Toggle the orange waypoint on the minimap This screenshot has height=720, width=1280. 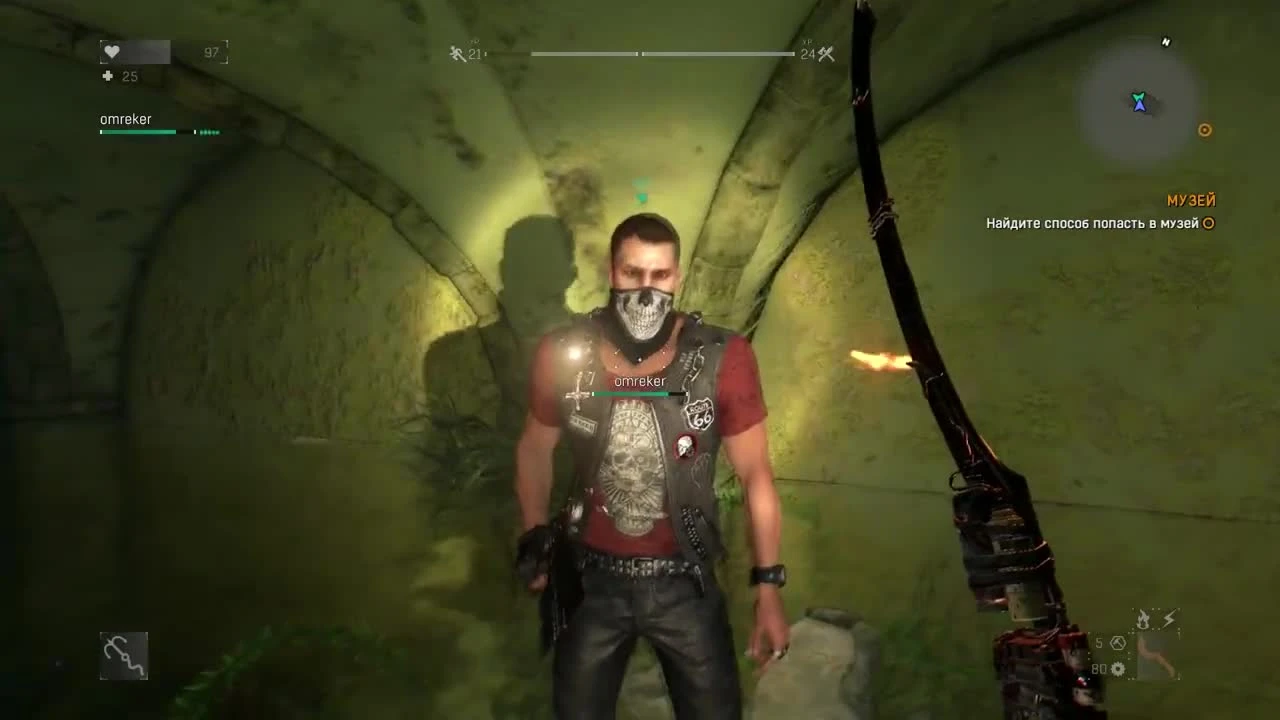click(x=1204, y=130)
